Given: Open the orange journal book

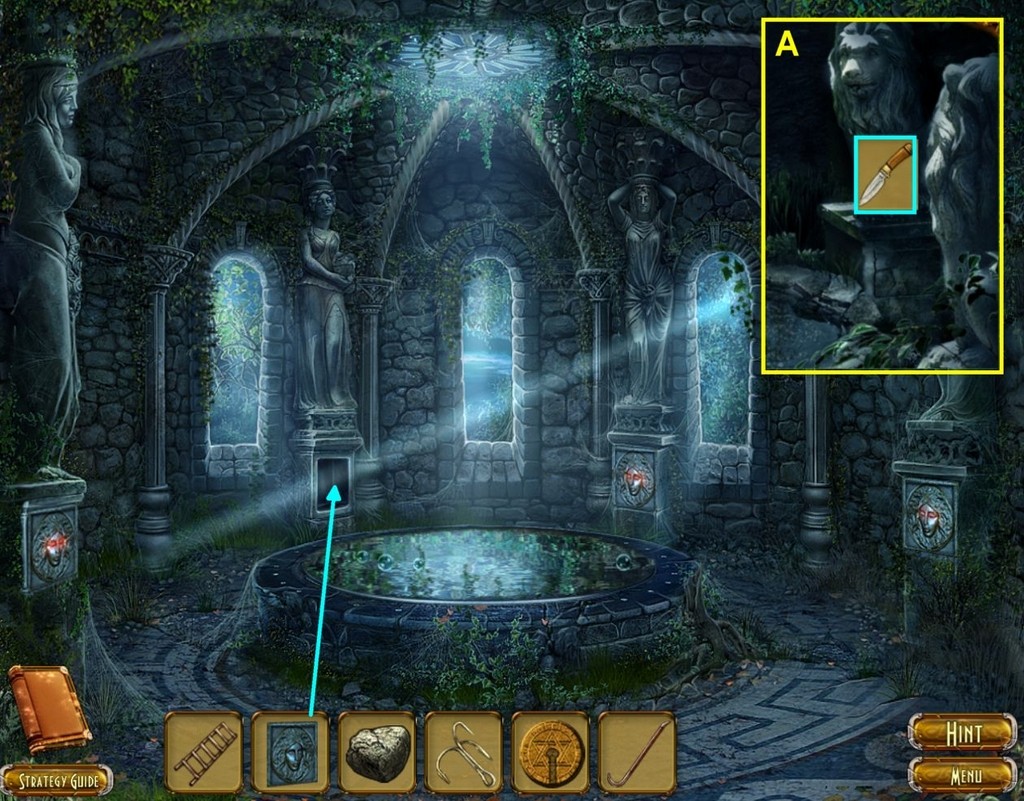Looking at the screenshot, I should 47,707.
